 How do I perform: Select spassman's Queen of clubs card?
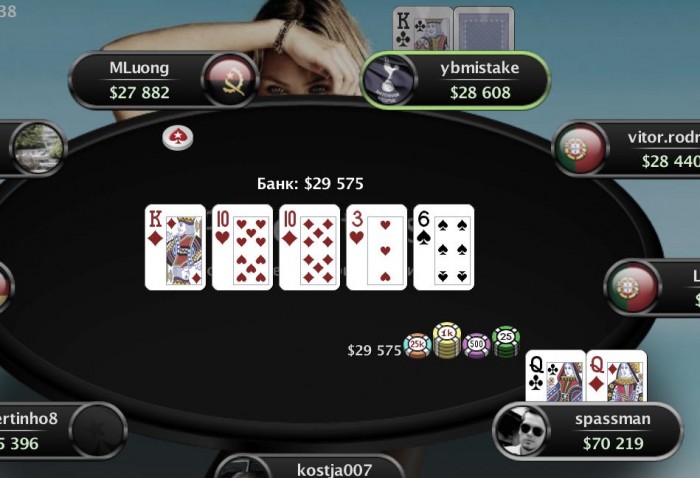pos(555,376)
